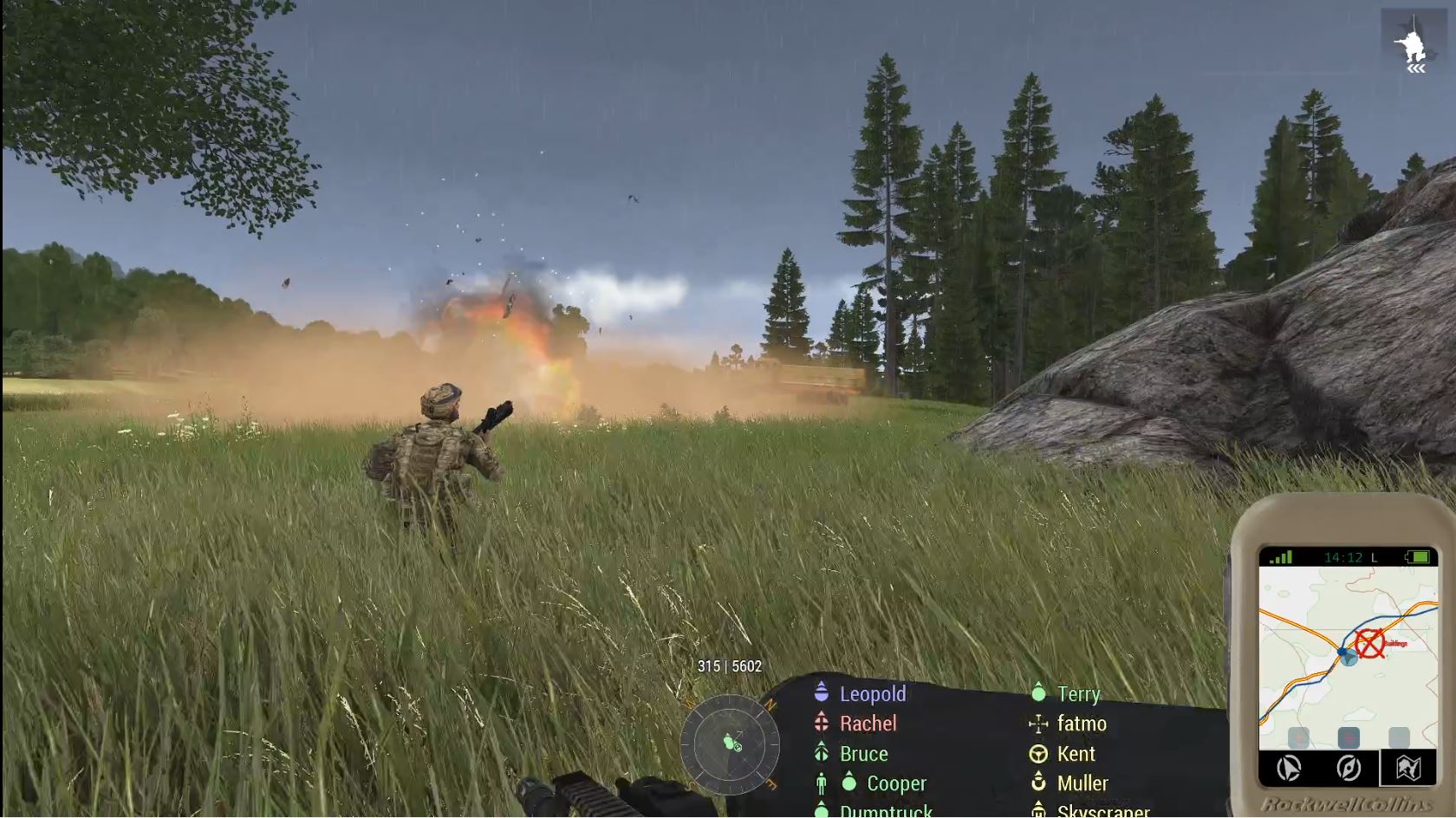Click the red target marker on GPS map
Screen dimensions: 1456x818
click(x=1369, y=644)
